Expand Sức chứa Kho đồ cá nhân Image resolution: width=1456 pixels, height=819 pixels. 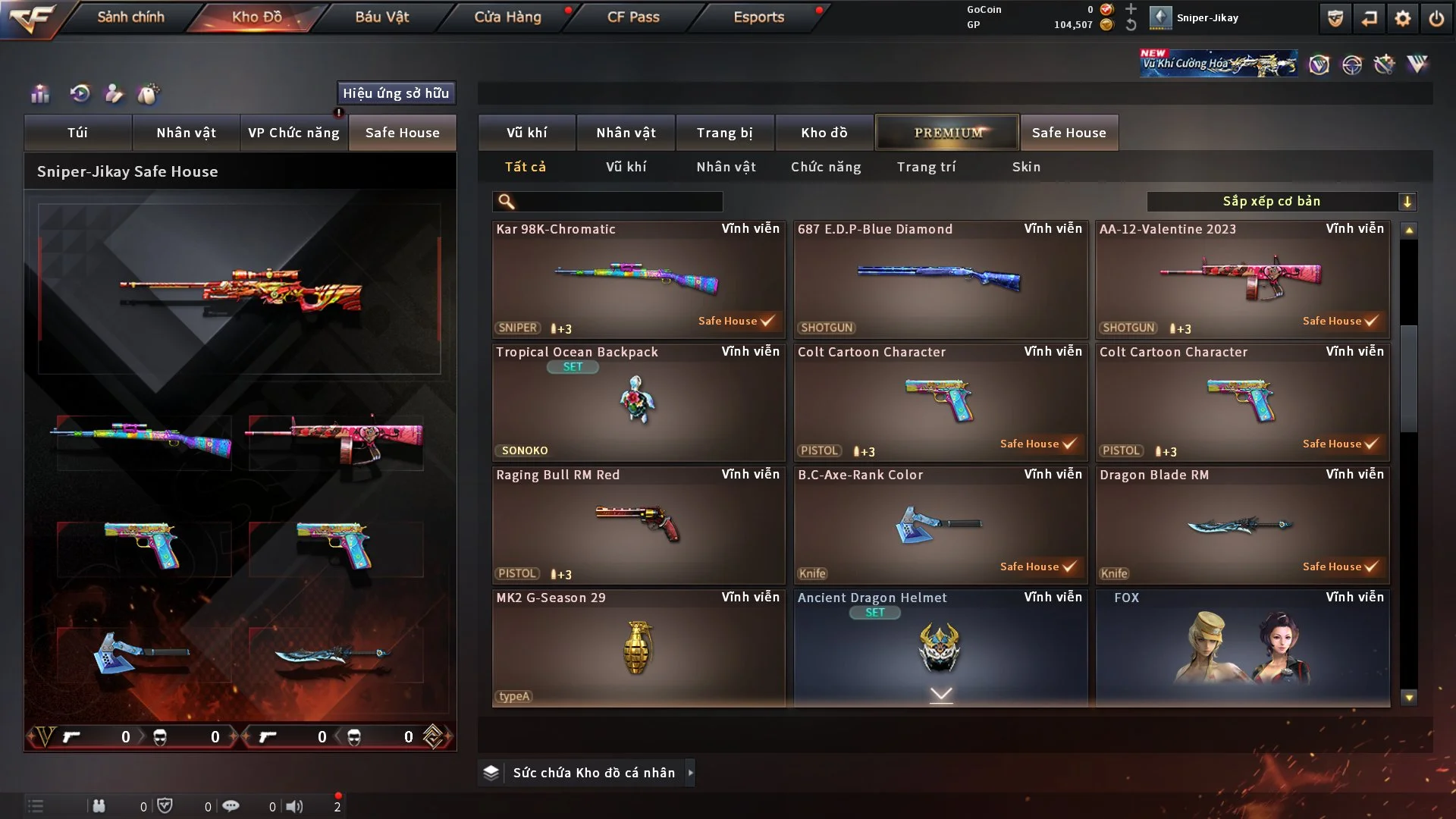point(594,773)
